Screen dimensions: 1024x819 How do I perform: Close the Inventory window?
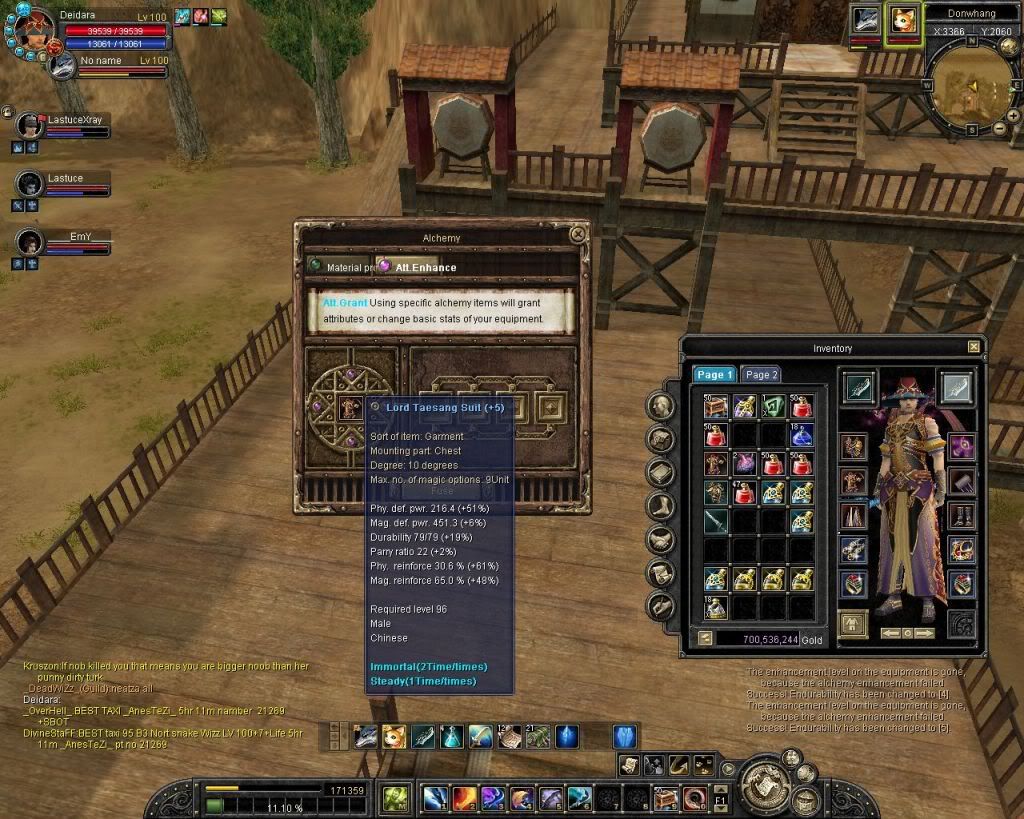point(974,347)
